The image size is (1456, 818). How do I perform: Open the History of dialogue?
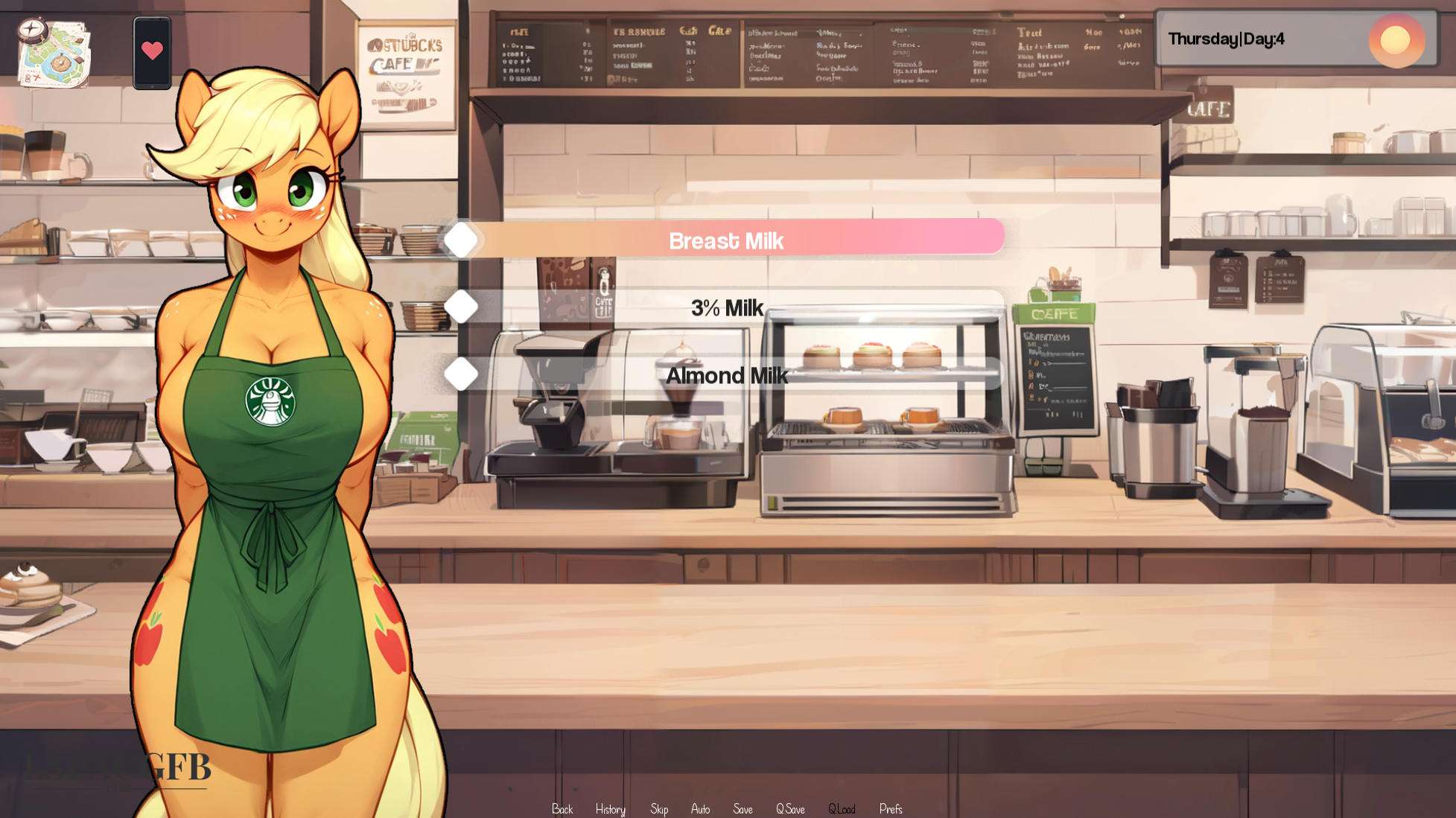(x=610, y=809)
